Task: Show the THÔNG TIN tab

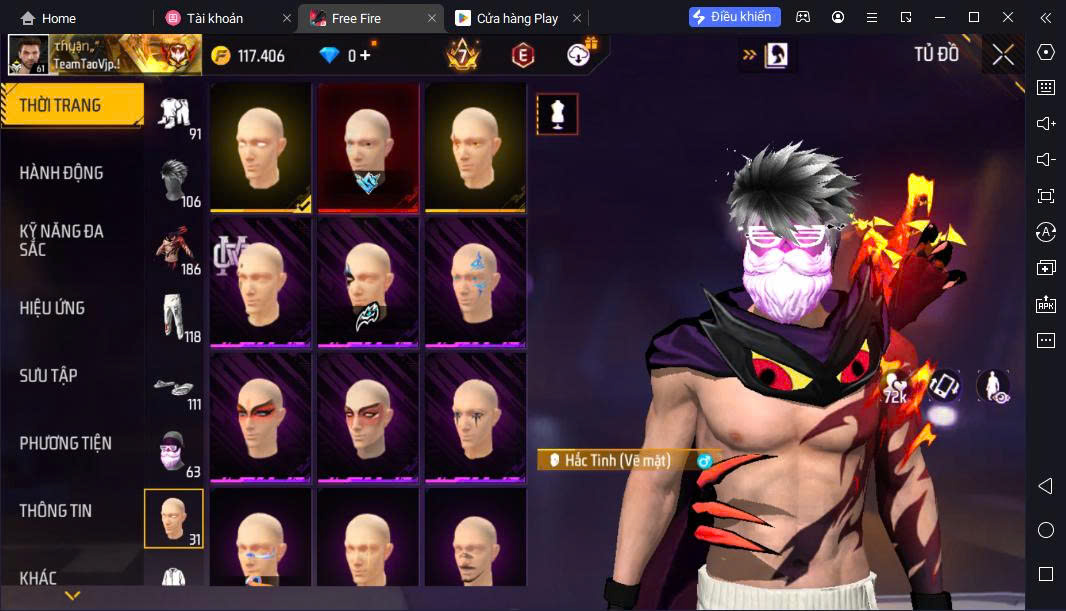Action: pyautogui.click(x=56, y=511)
